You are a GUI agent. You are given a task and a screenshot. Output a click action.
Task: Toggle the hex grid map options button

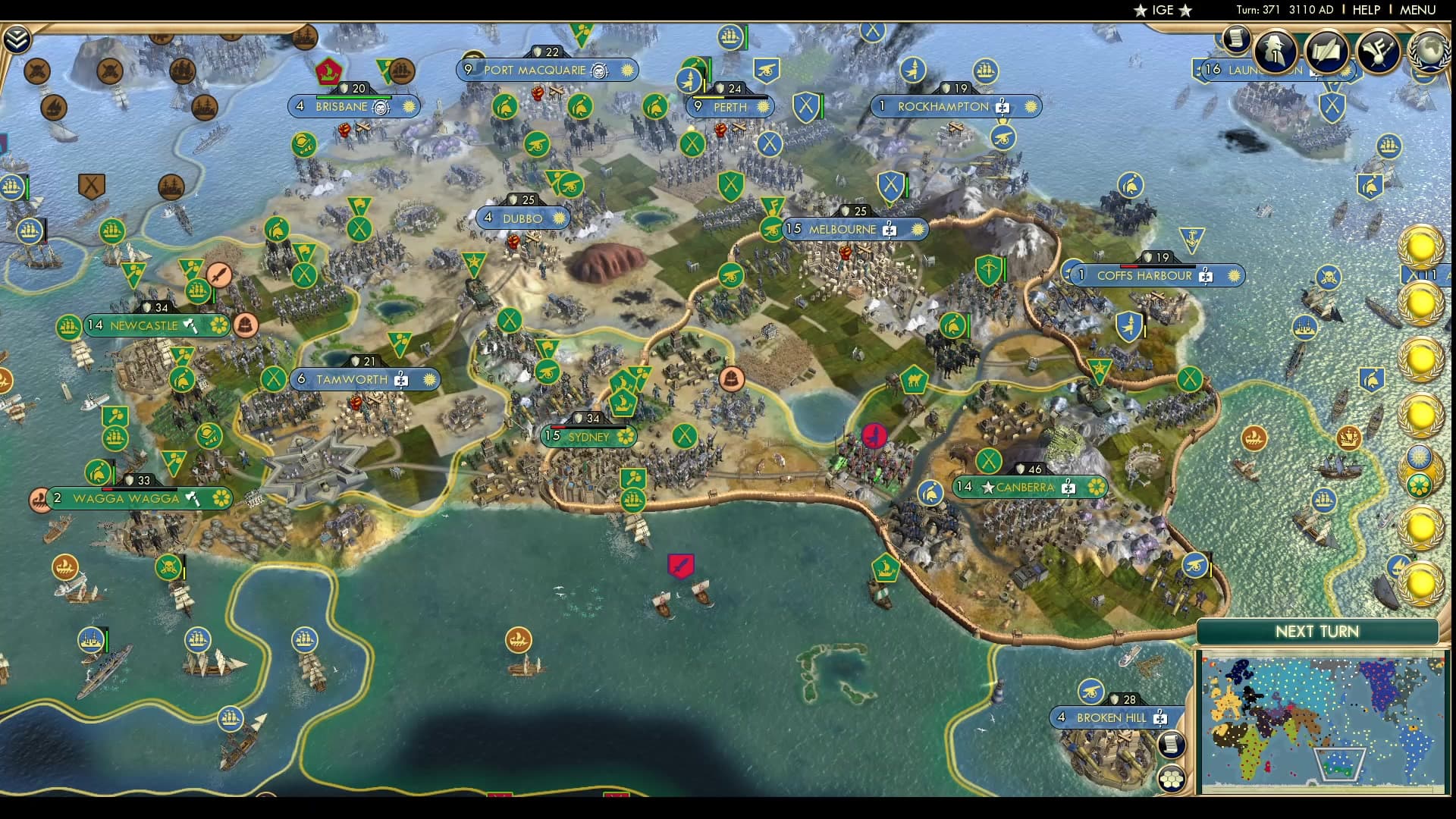(x=1172, y=778)
